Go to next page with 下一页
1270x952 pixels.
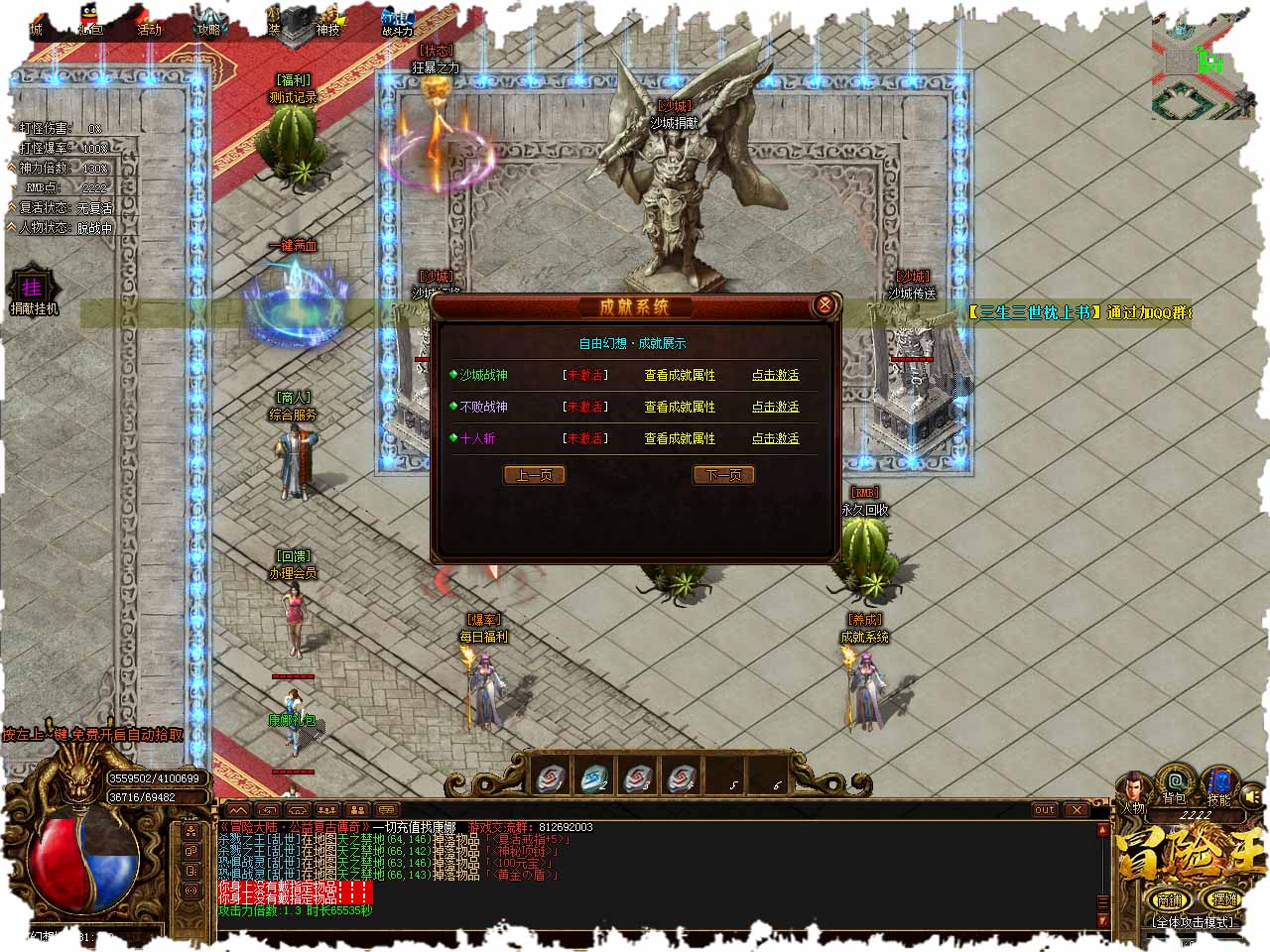723,475
